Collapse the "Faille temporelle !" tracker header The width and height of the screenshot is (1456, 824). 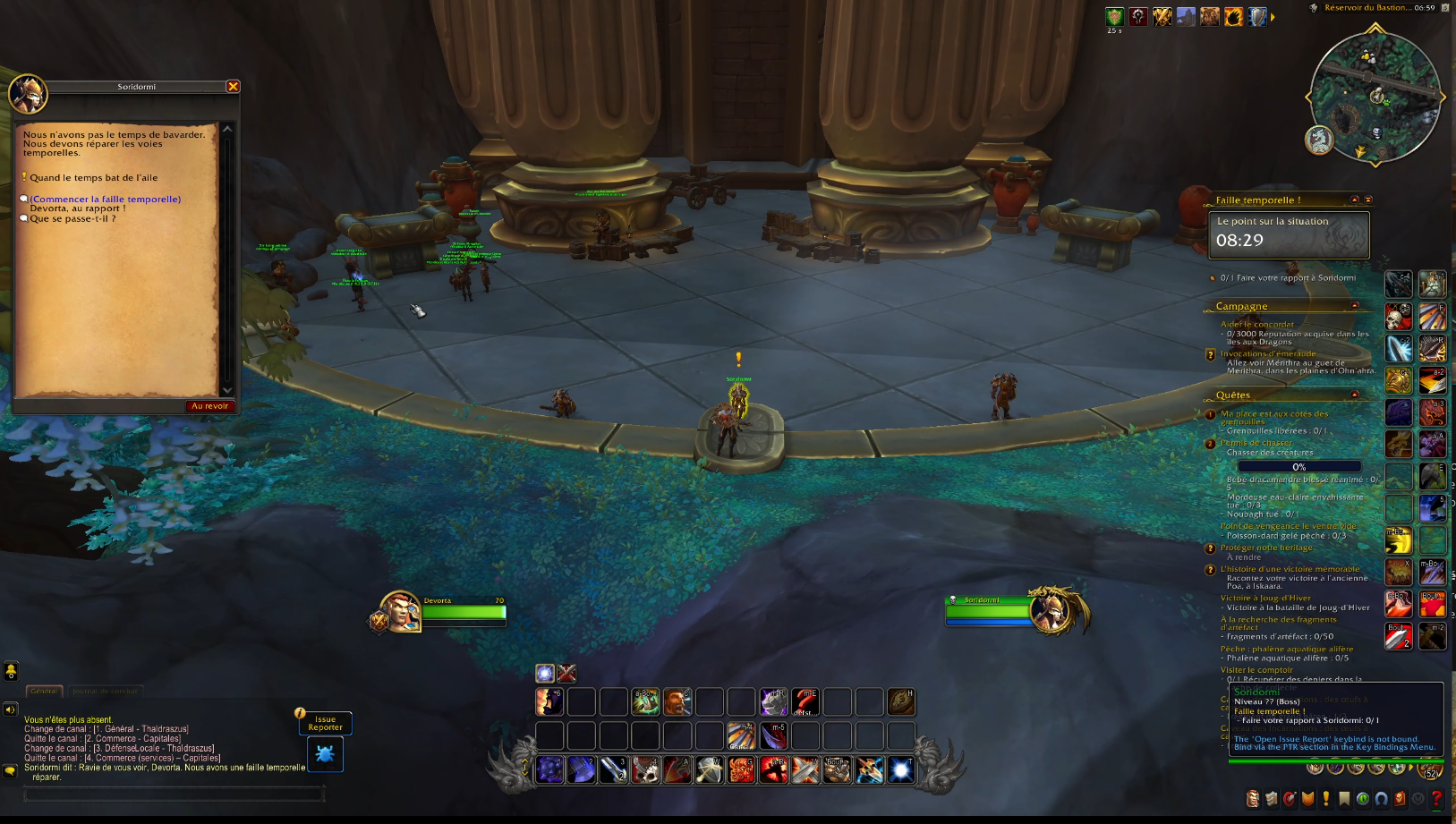click(x=1355, y=200)
